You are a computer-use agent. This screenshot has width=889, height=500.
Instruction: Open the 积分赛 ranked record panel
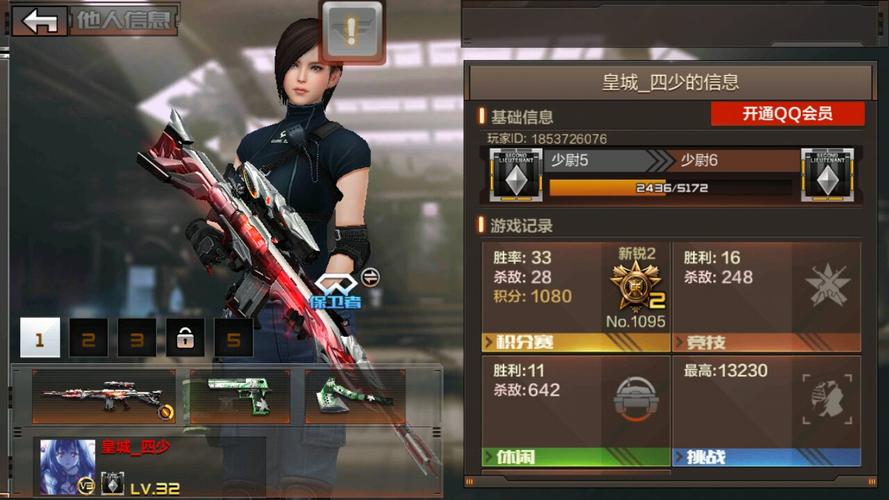pyautogui.click(x=576, y=297)
